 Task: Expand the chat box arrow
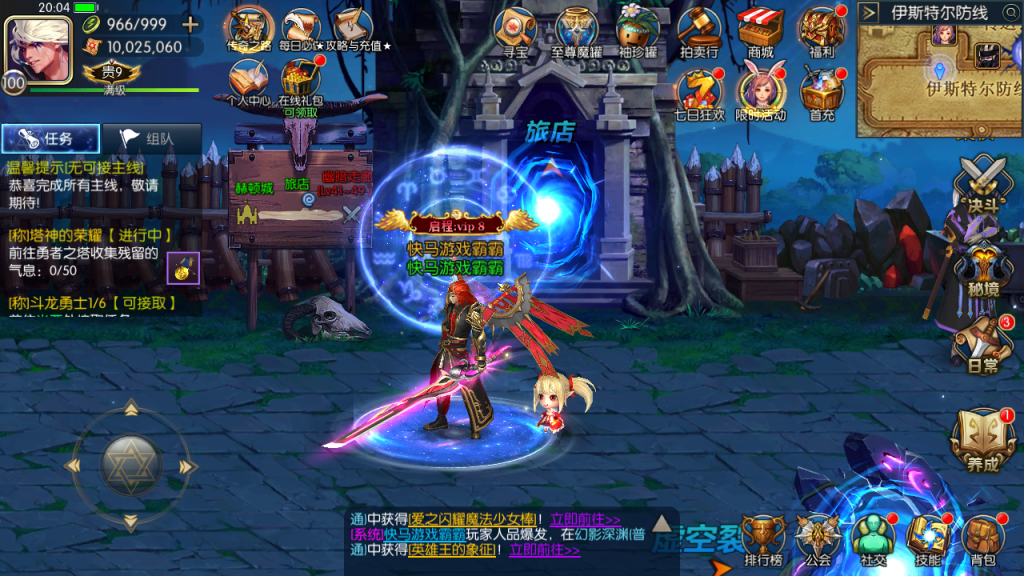point(661,521)
